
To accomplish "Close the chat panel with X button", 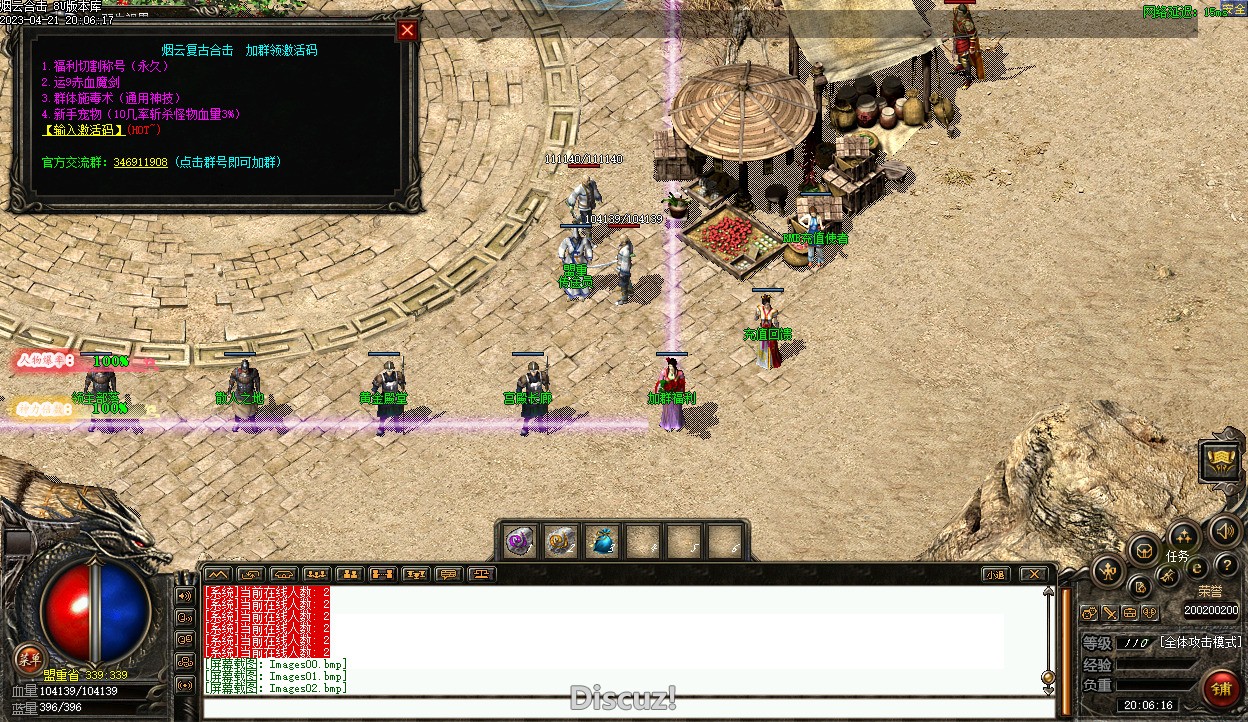I will (1033, 574).
